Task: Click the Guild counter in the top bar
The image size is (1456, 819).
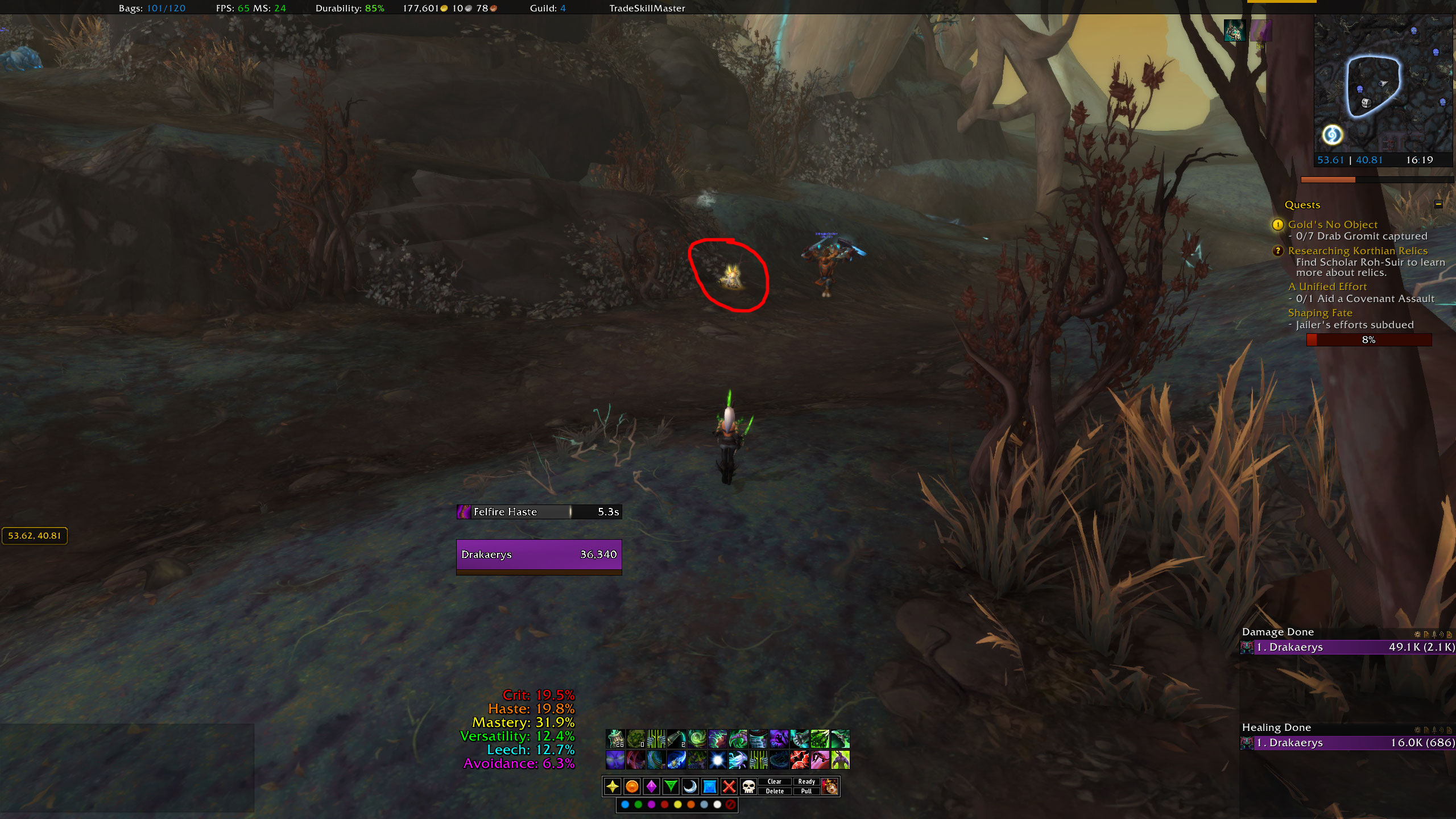Action: [x=547, y=9]
